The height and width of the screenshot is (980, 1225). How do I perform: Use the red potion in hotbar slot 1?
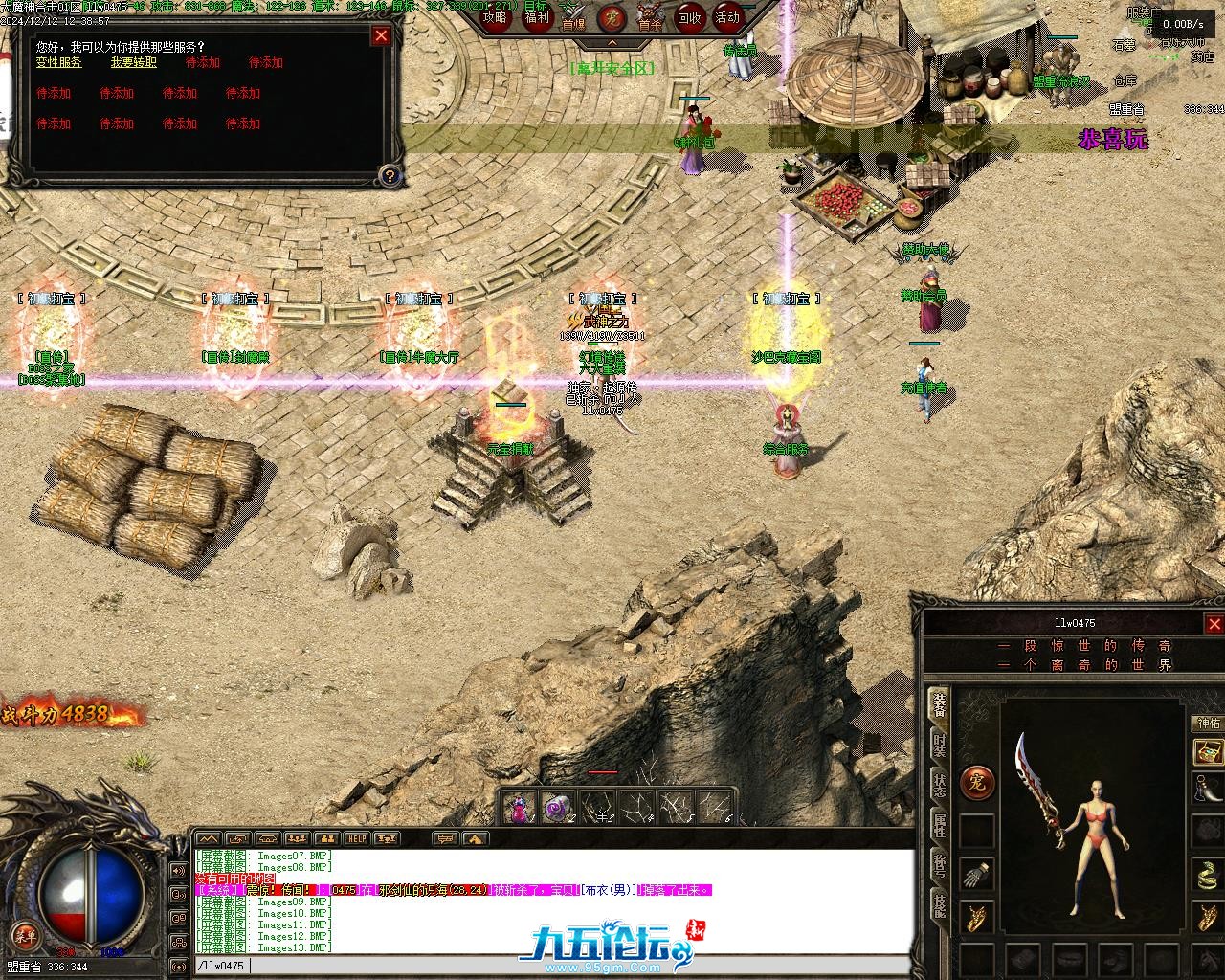[x=520, y=809]
